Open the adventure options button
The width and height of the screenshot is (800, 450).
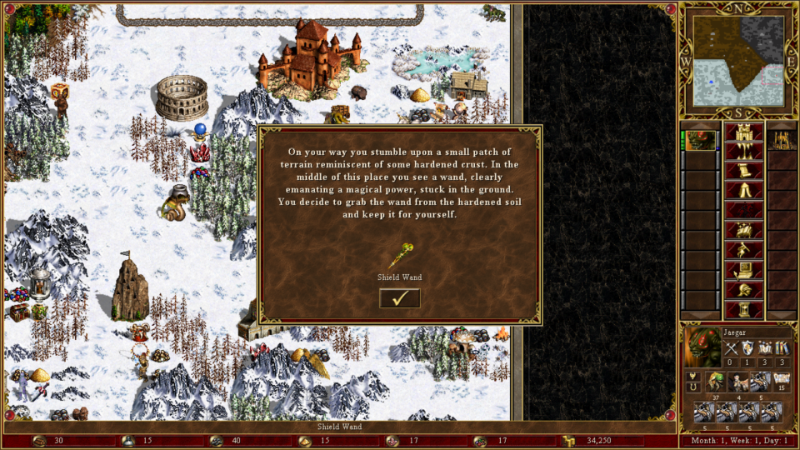(x=742, y=248)
